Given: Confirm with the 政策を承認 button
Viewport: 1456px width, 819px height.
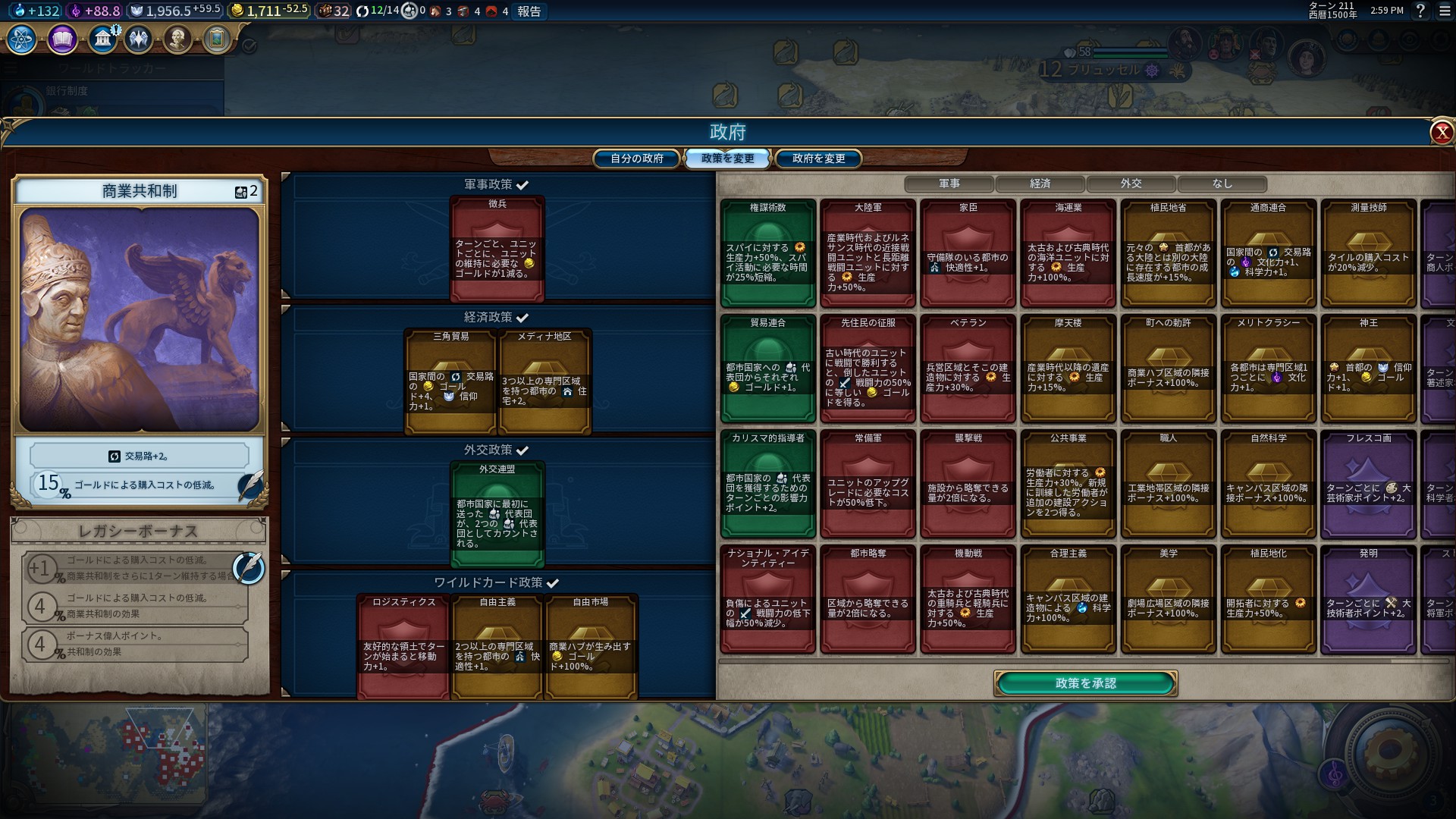Looking at the screenshot, I should tap(1085, 683).
